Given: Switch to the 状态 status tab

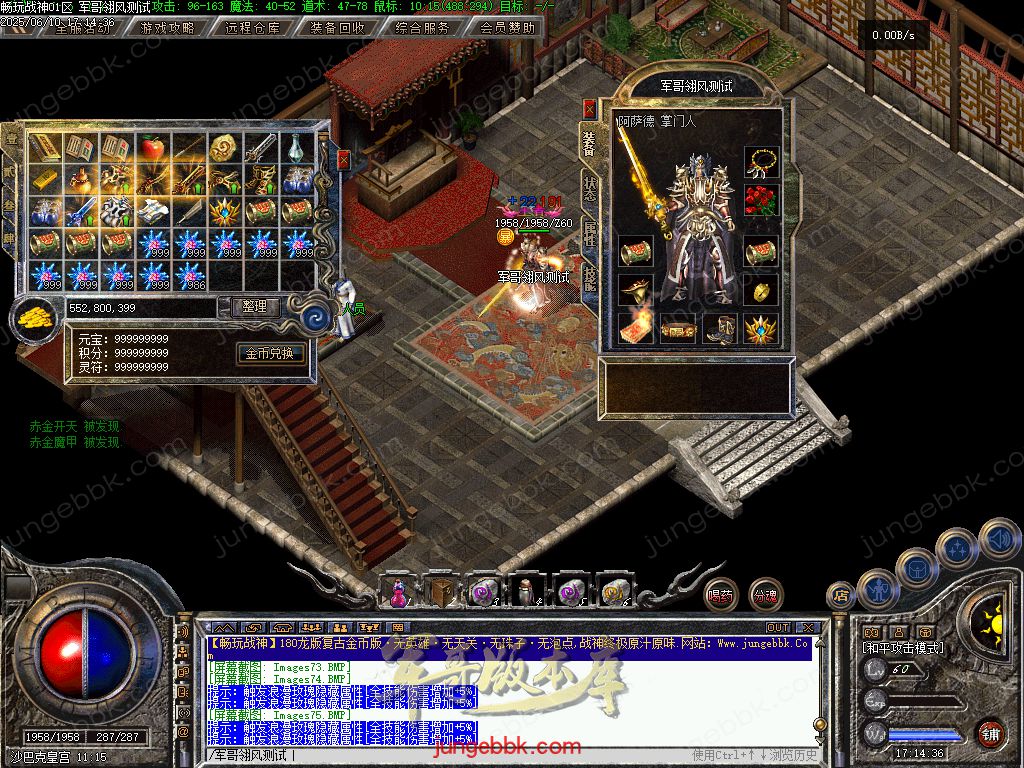Looking at the screenshot, I should click(589, 190).
